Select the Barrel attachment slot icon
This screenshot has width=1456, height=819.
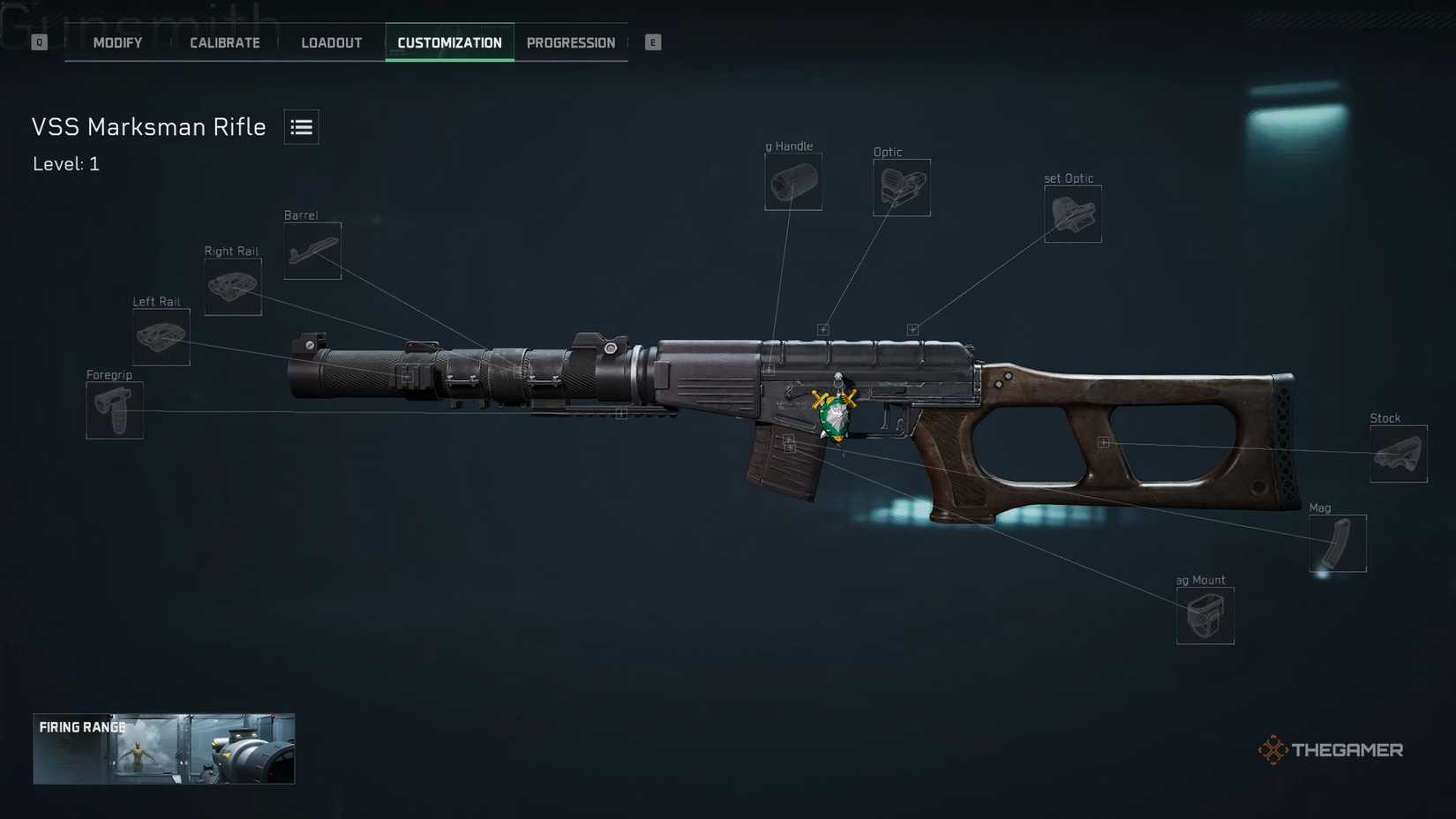(312, 251)
